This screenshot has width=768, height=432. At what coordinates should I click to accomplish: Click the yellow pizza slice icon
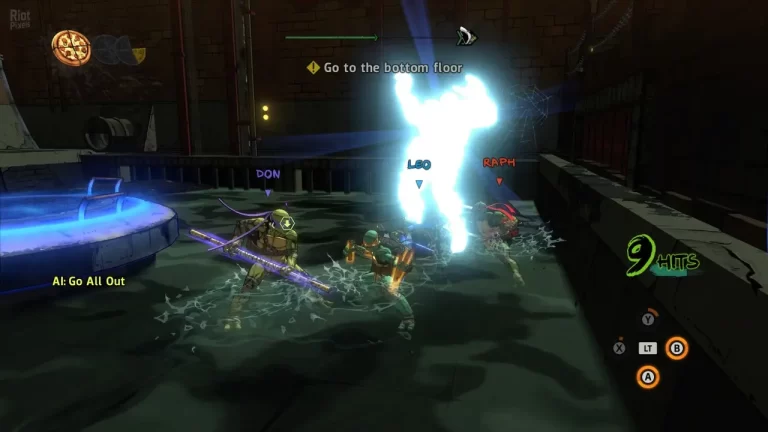(x=138, y=52)
